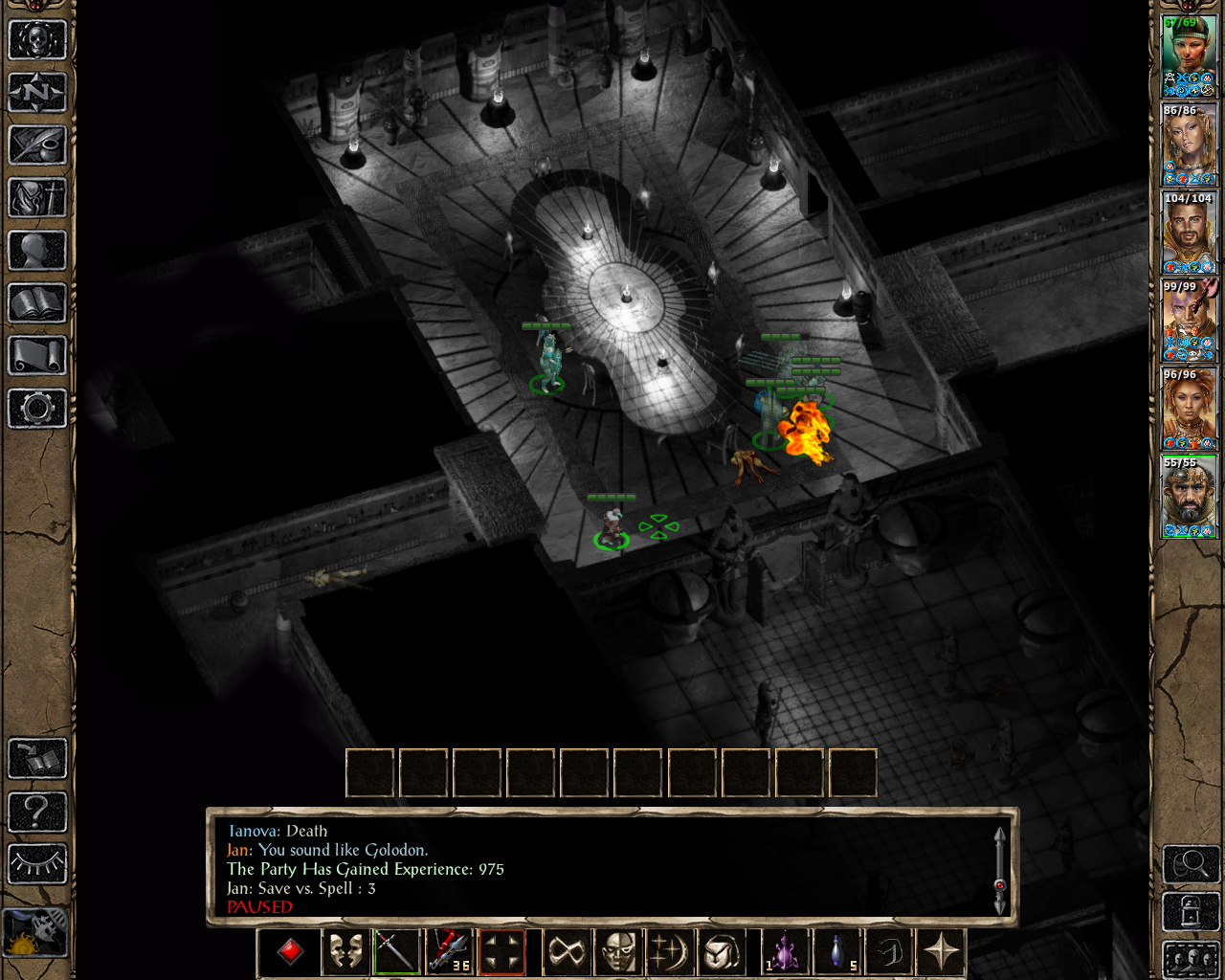This screenshot has height=980, width=1225.
Task: Equip the crossbow with 36 bolts
Action: pyautogui.click(x=449, y=952)
